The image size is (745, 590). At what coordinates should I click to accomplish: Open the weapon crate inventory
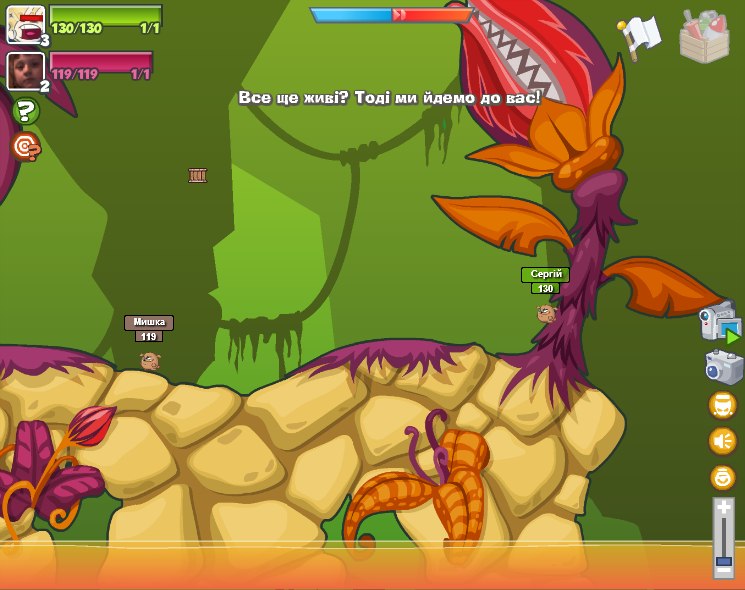[x=704, y=37]
